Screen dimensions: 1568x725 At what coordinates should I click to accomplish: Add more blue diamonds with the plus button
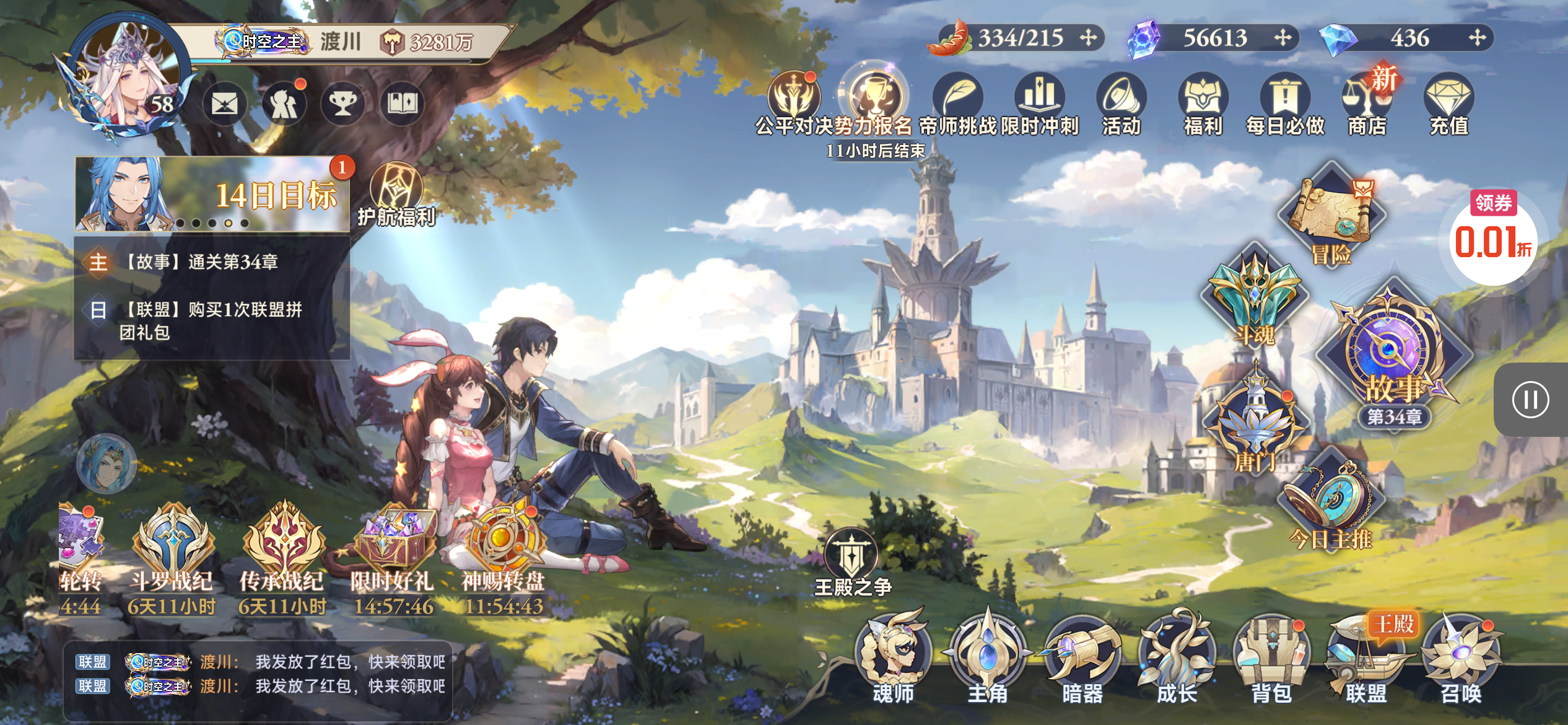pyautogui.click(x=1477, y=38)
